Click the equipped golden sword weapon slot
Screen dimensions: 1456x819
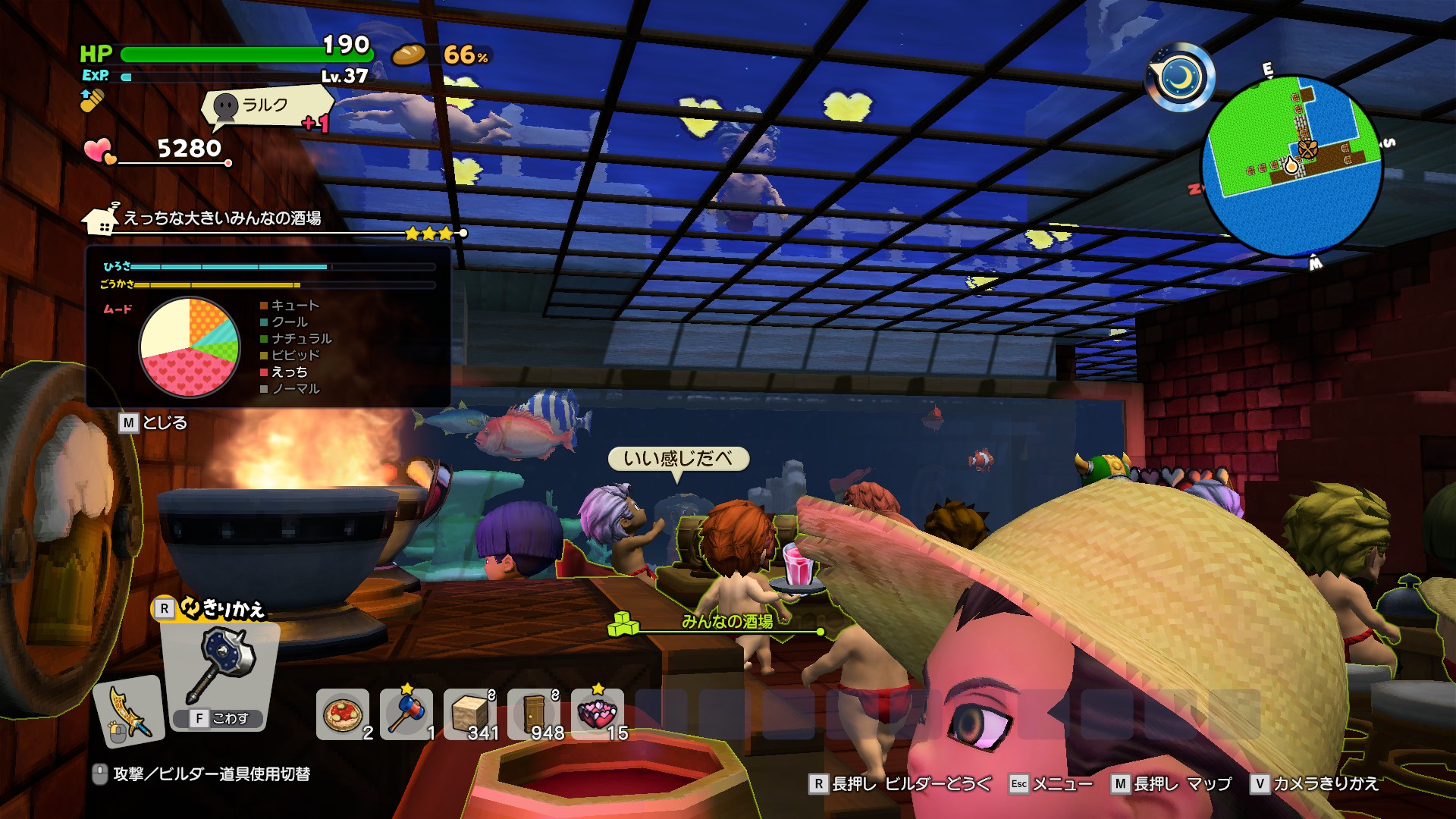[129, 711]
